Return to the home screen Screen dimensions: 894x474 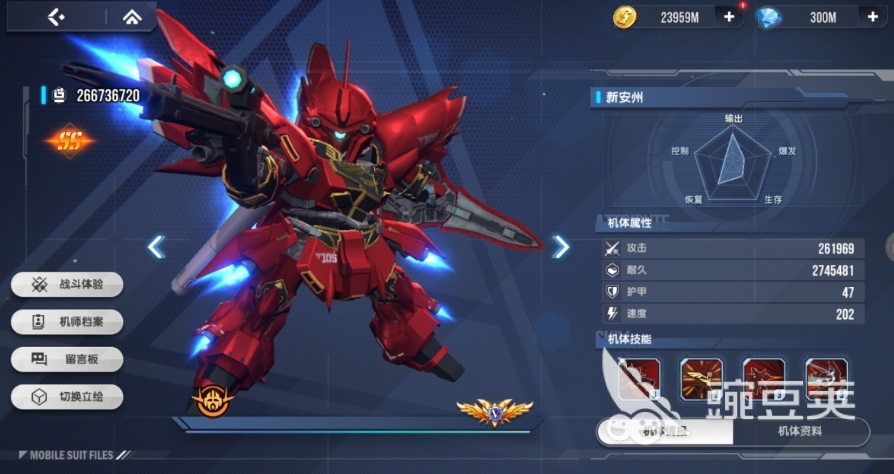click(x=131, y=17)
